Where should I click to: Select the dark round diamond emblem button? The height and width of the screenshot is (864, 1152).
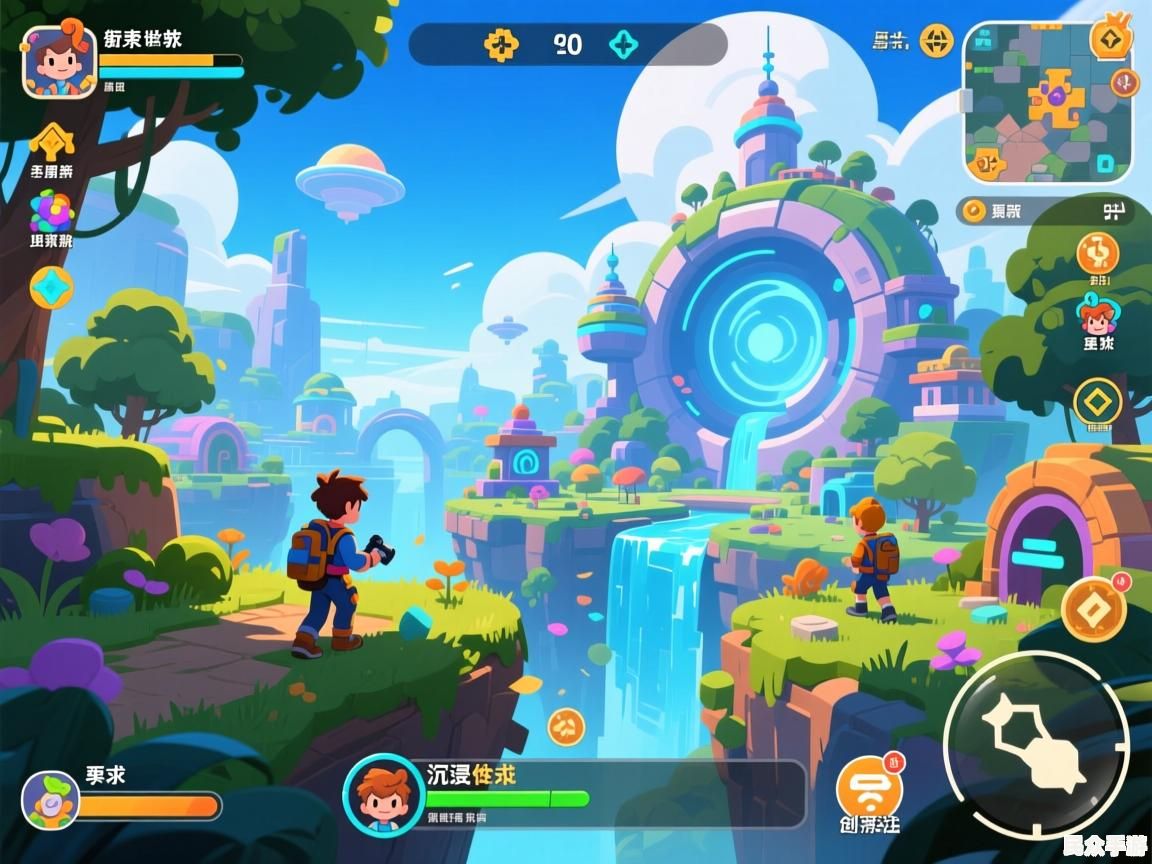1097,402
